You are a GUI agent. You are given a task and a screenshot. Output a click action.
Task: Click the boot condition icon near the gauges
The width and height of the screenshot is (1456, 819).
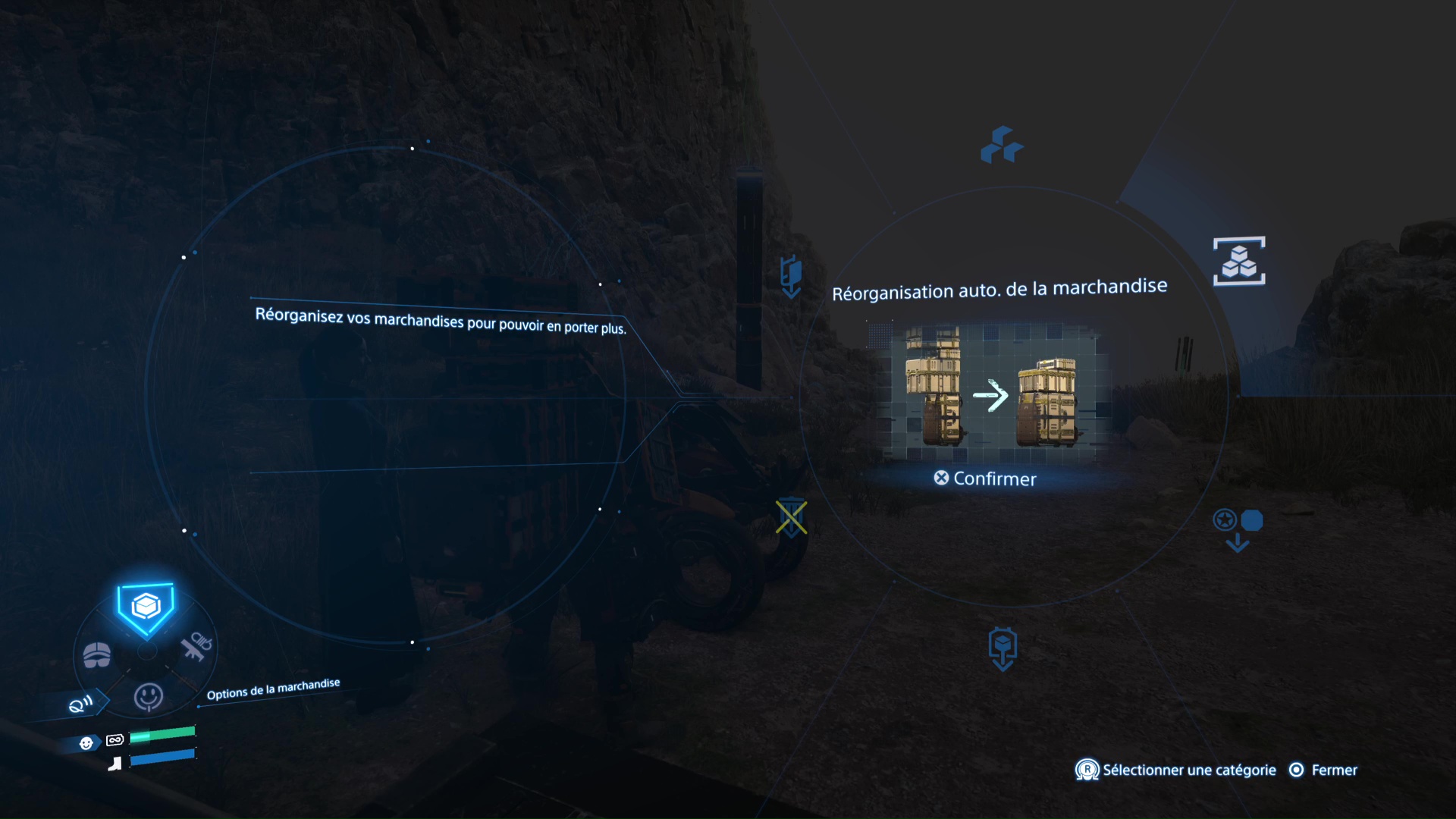tap(115, 764)
